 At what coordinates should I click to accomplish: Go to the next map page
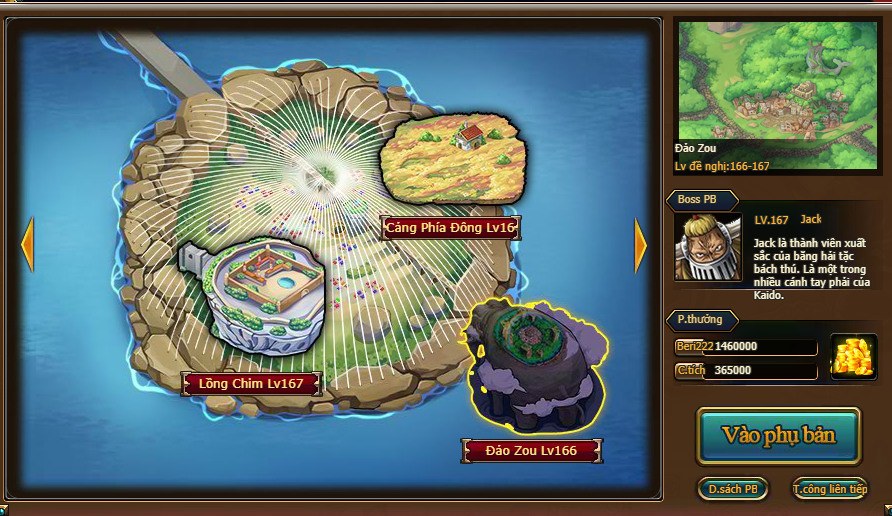coord(640,246)
